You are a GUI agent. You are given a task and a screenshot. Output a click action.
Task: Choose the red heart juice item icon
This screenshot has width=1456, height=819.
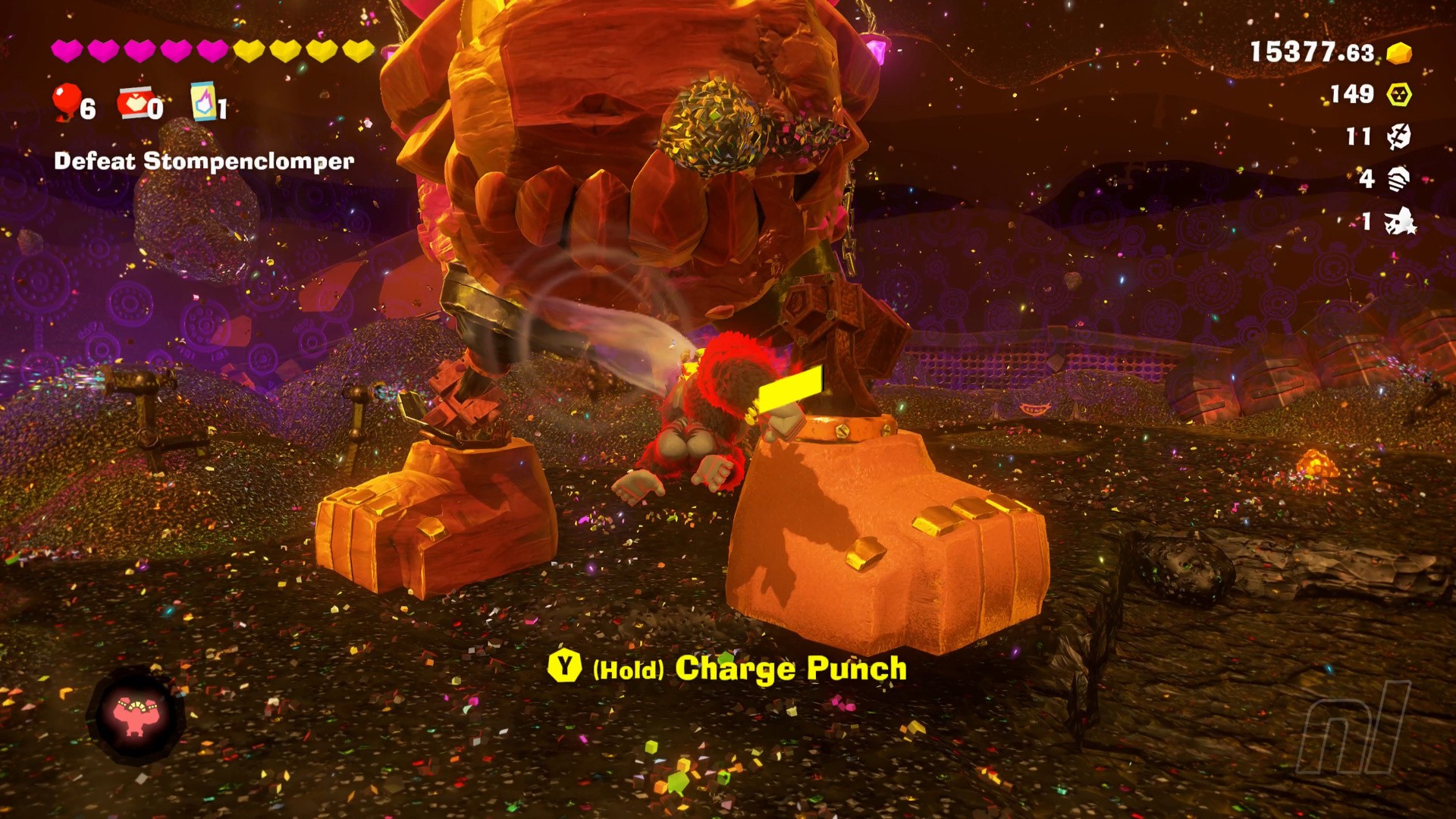134,102
